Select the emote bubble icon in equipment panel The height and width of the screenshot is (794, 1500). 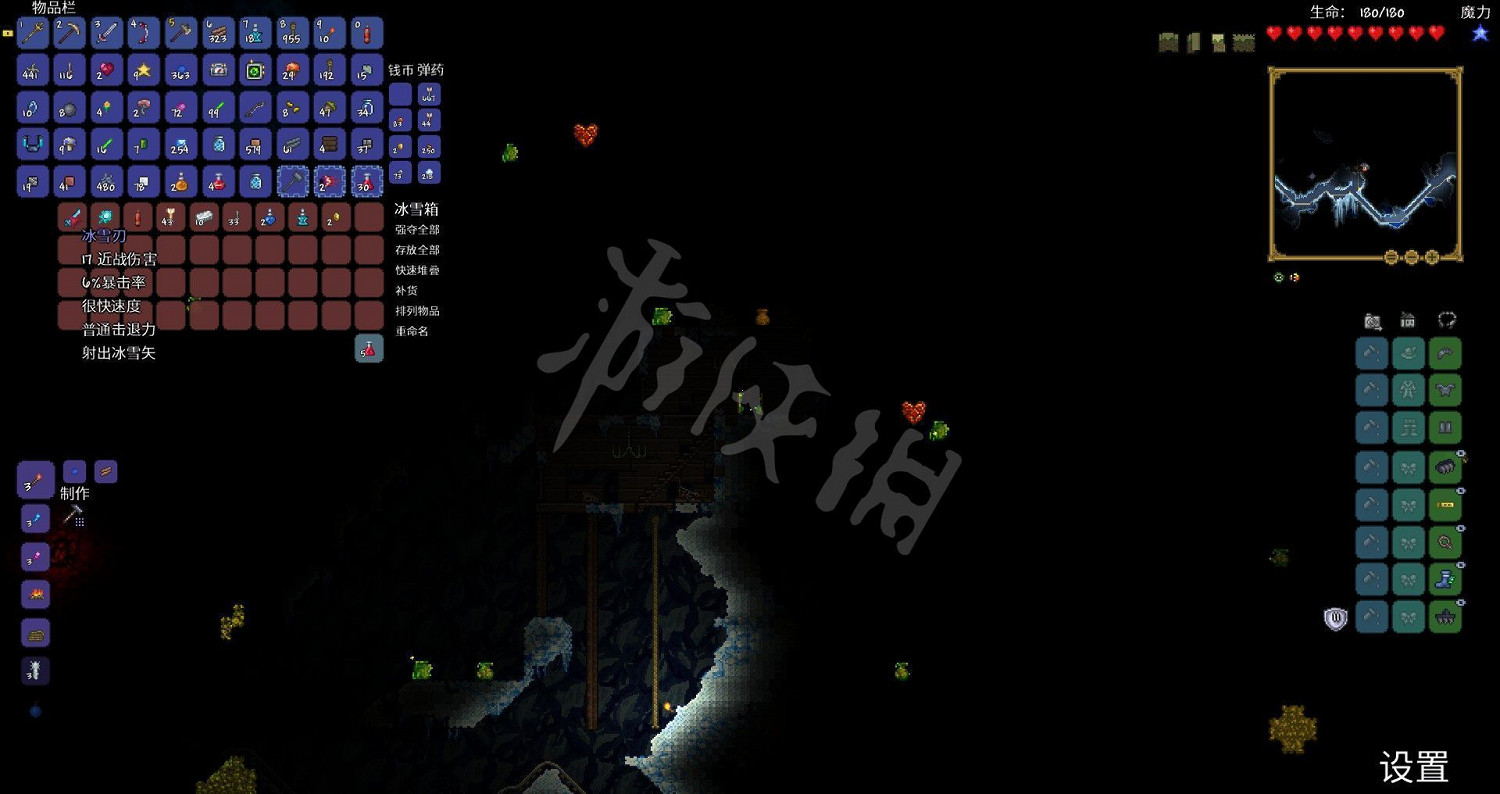coord(1445,321)
